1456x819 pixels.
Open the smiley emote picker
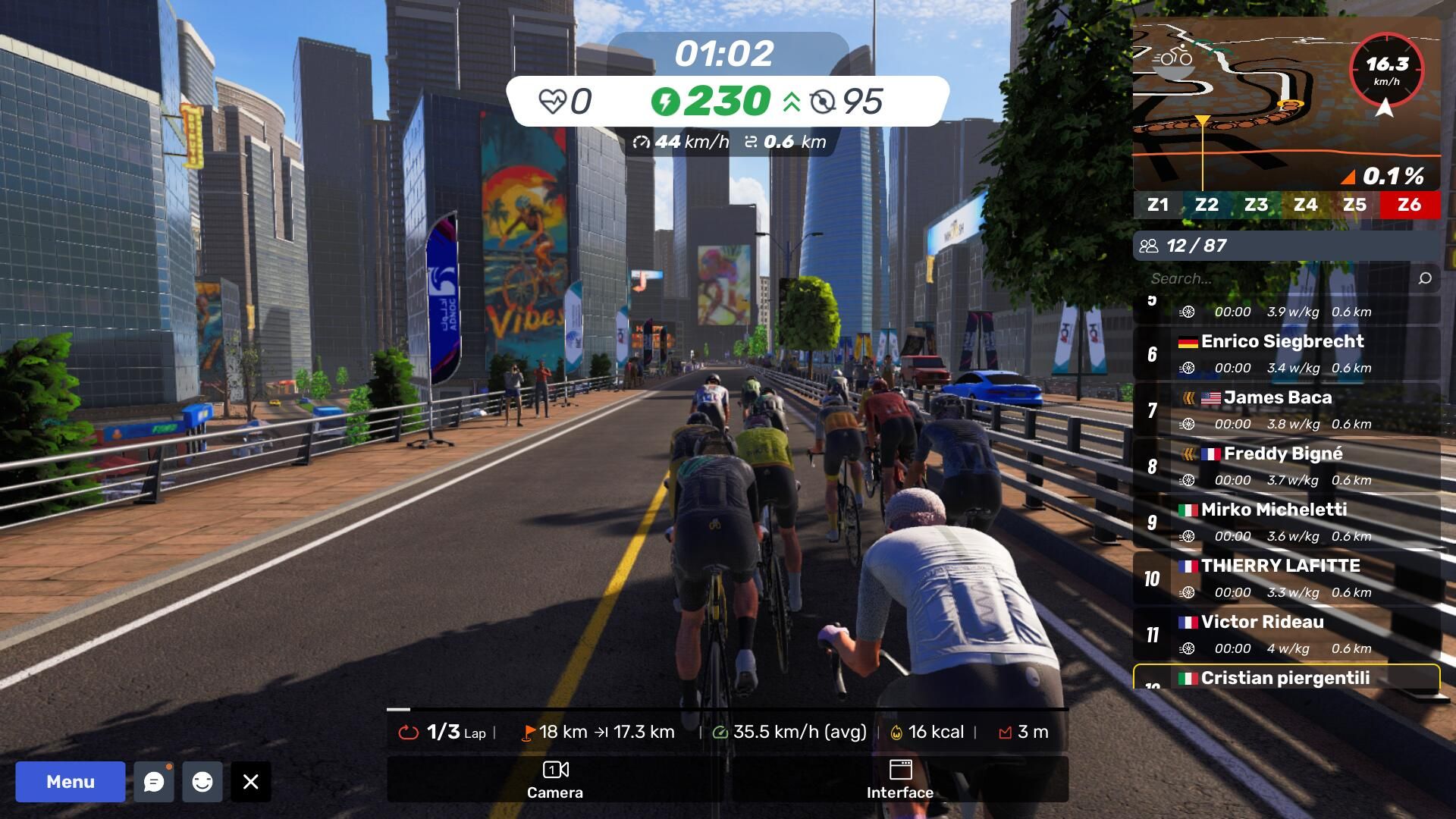(x=202, y=782)
